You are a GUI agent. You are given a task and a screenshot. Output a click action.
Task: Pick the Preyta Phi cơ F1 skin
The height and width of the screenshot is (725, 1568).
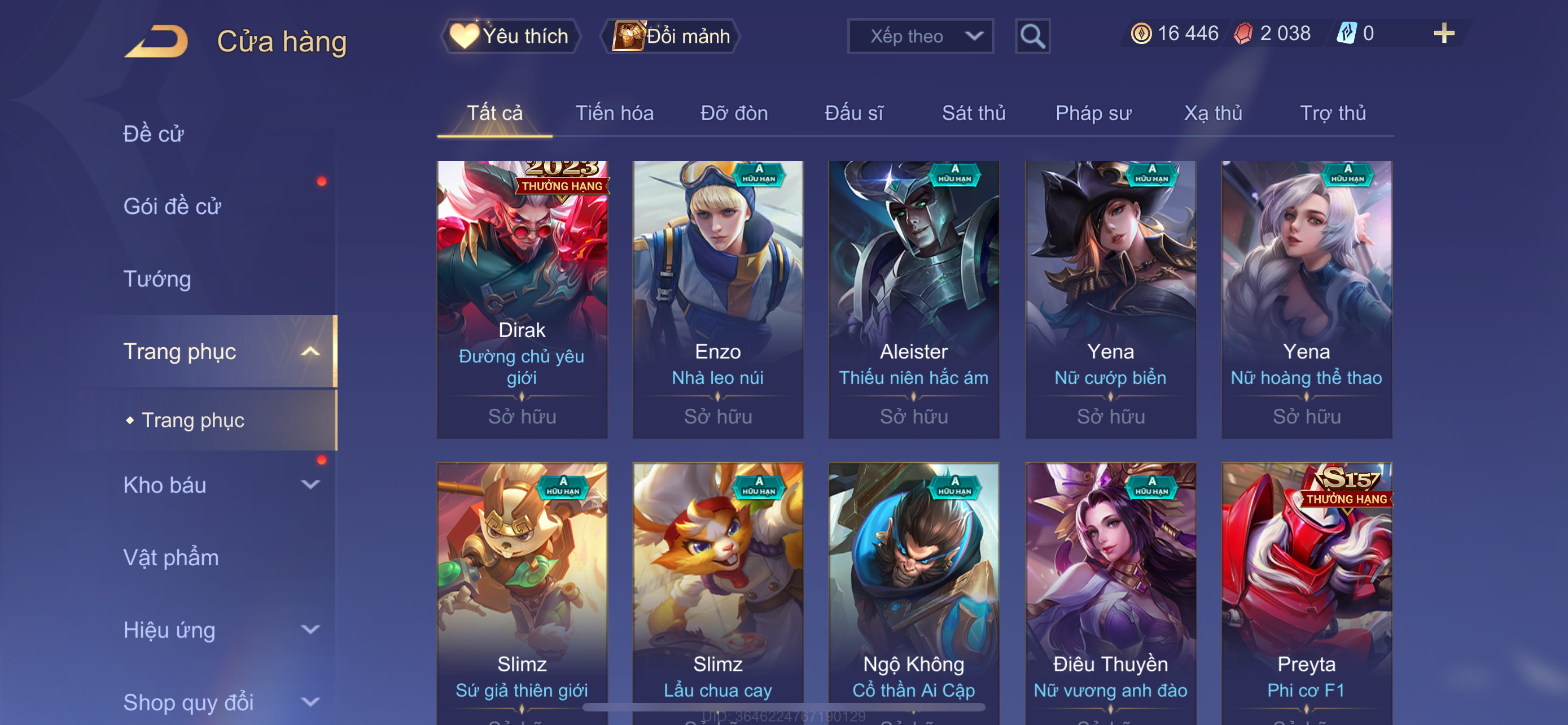coord(1306,591)
